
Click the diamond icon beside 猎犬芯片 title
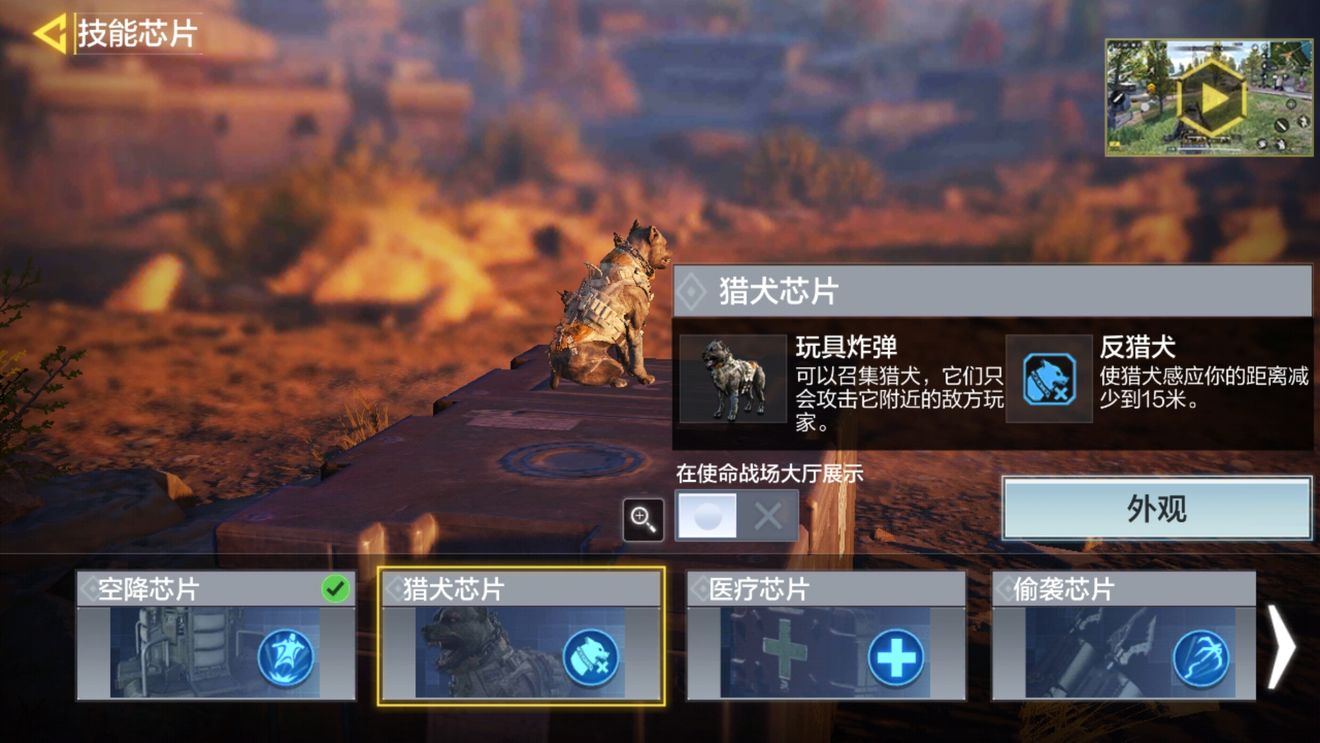(x=692, y=290)
